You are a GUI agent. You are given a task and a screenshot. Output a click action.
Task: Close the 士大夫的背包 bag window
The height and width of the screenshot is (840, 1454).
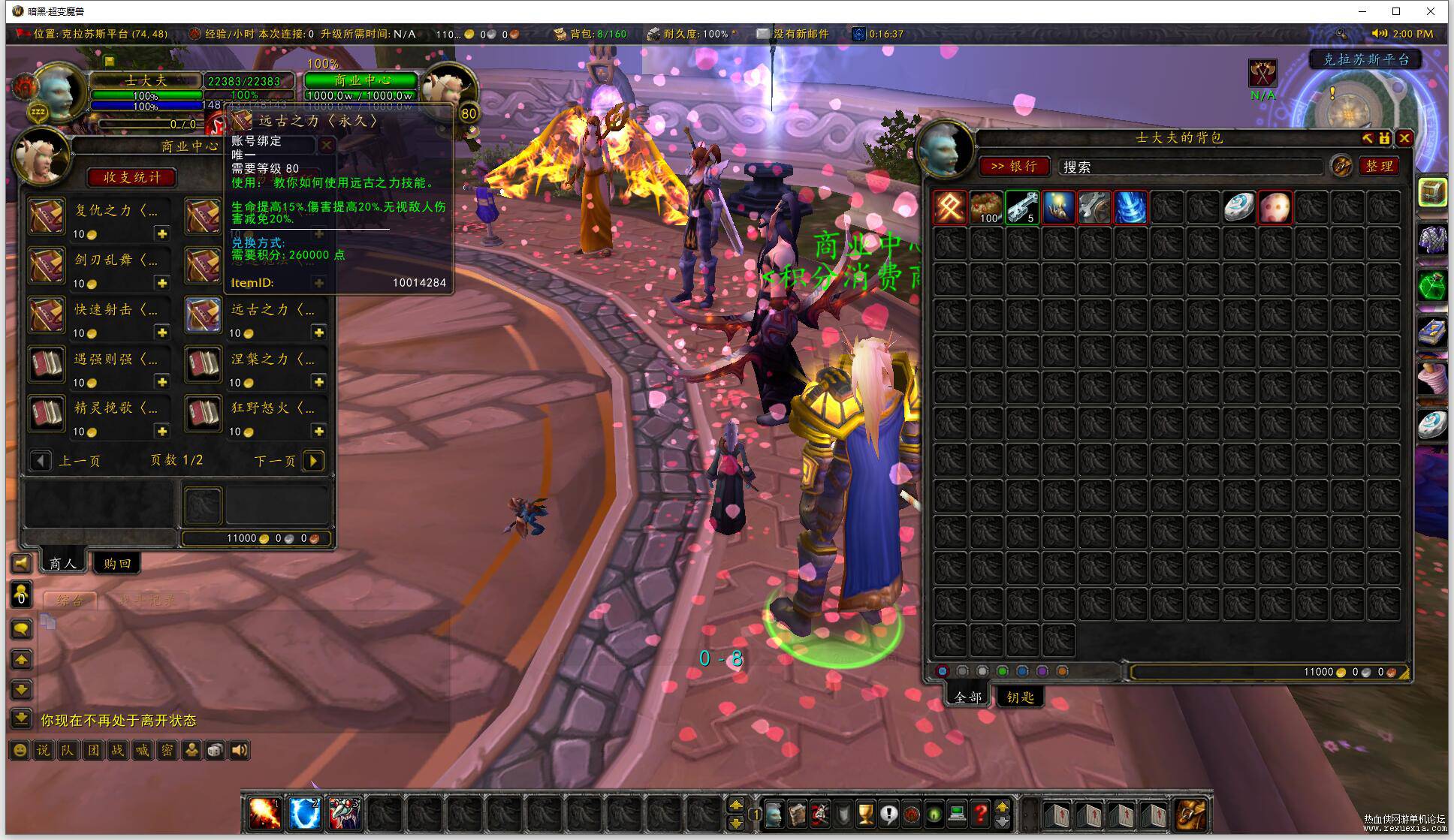click(x=1404, y=138)
